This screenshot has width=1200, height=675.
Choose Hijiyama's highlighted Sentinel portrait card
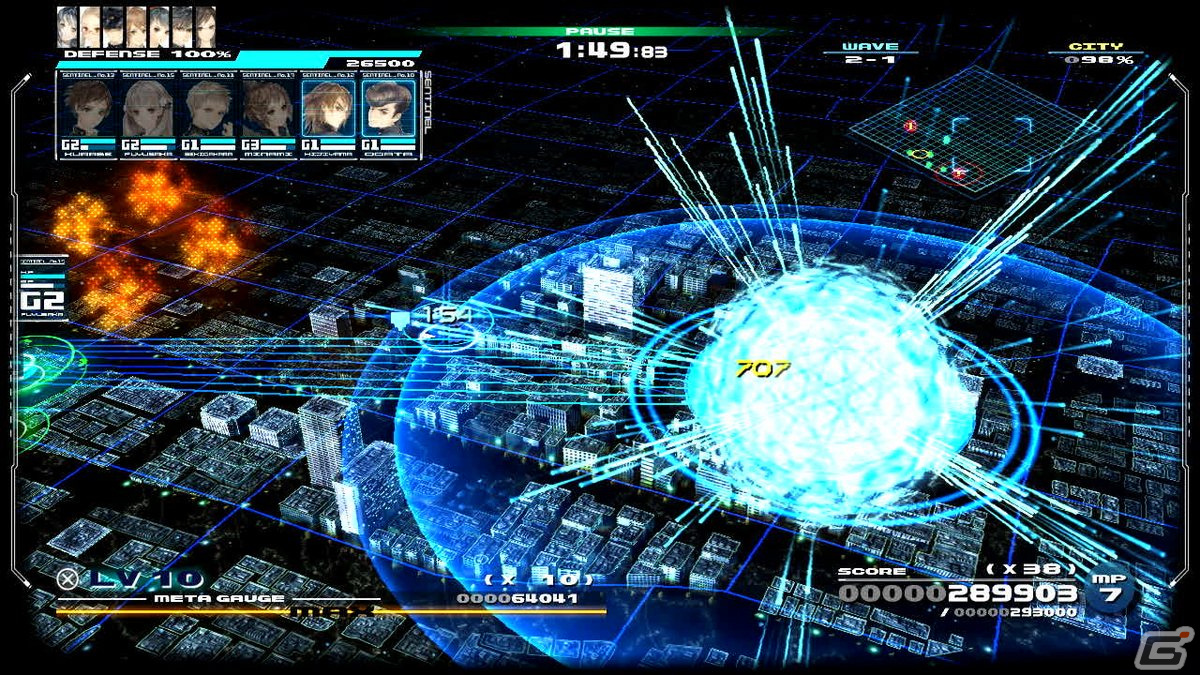pyautogui.click(x=328, y=114)
